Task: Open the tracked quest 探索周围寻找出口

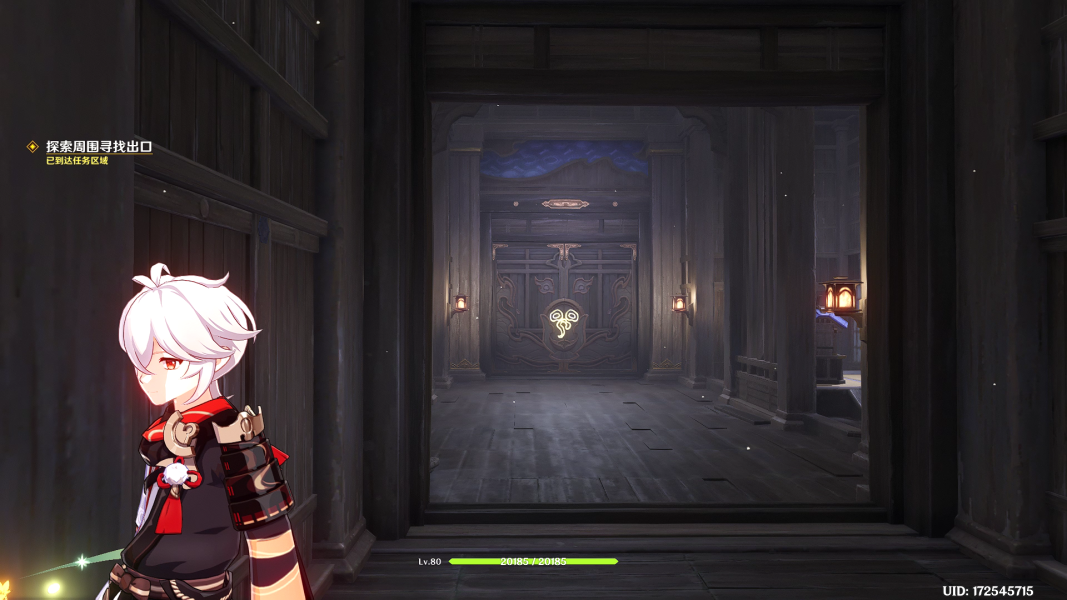Action: click(x=99, y=147)
